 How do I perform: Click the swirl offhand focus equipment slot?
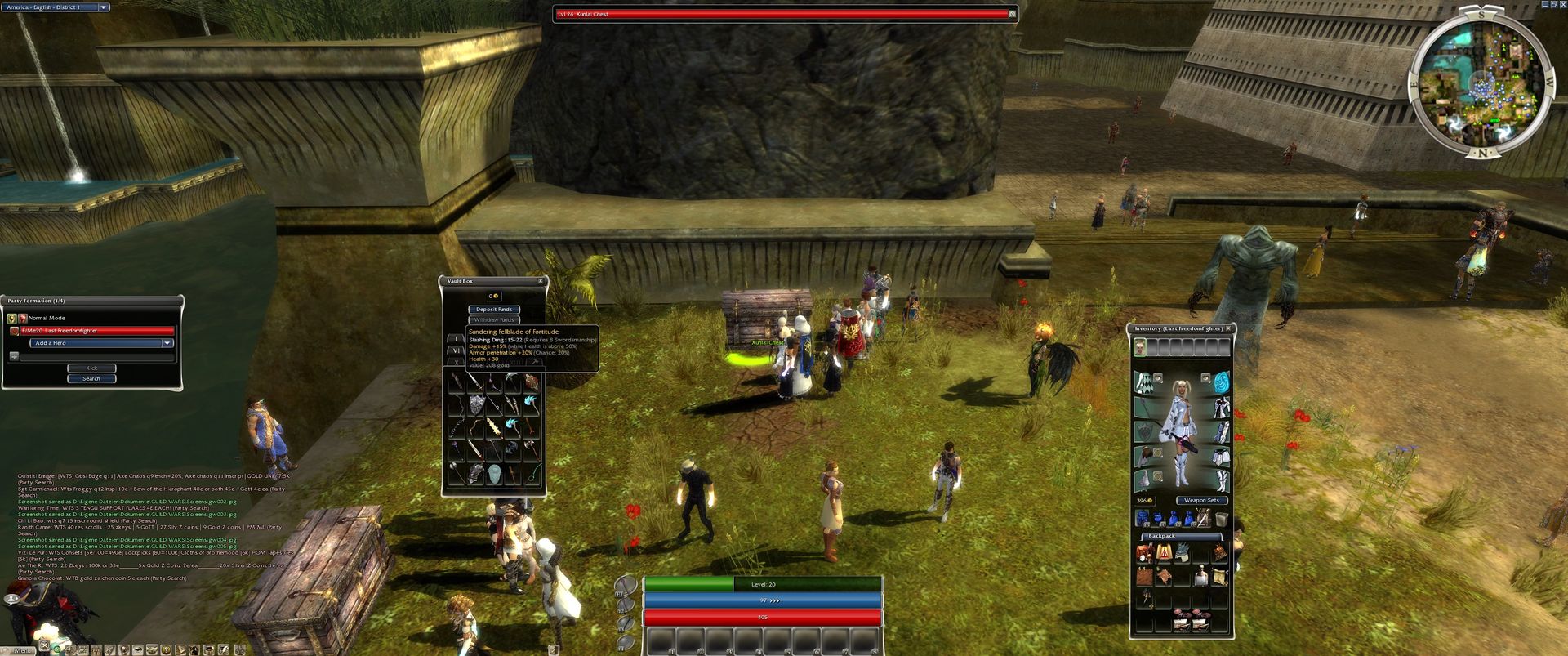coord(1221,382)
